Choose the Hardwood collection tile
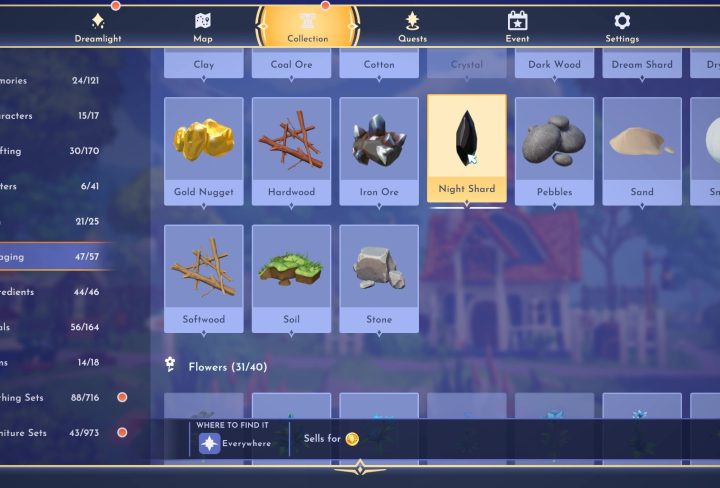Viewport: 720px width, 488px height. (291, 150)
